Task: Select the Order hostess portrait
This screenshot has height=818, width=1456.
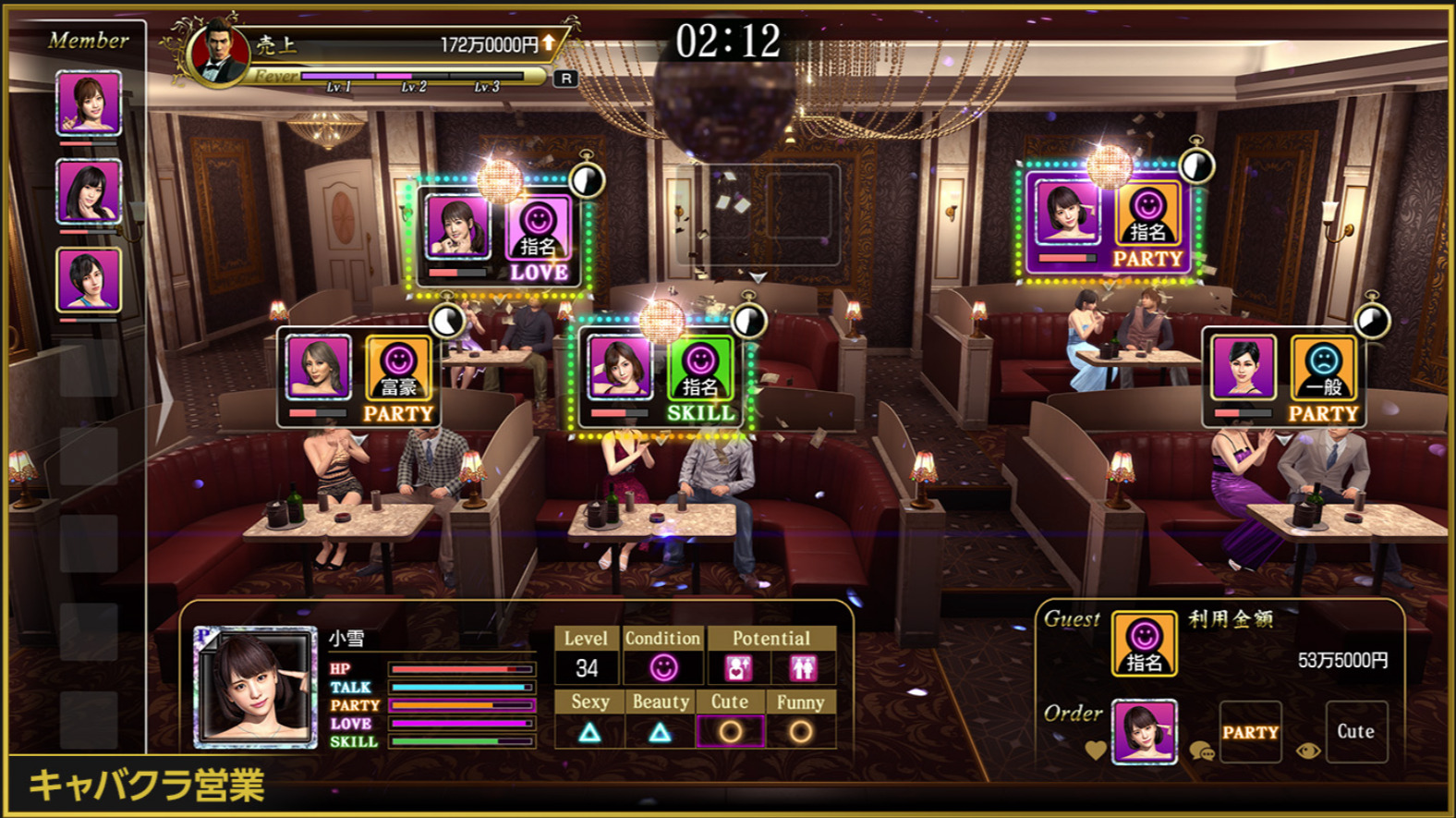Action: (x=1144, y=732)
